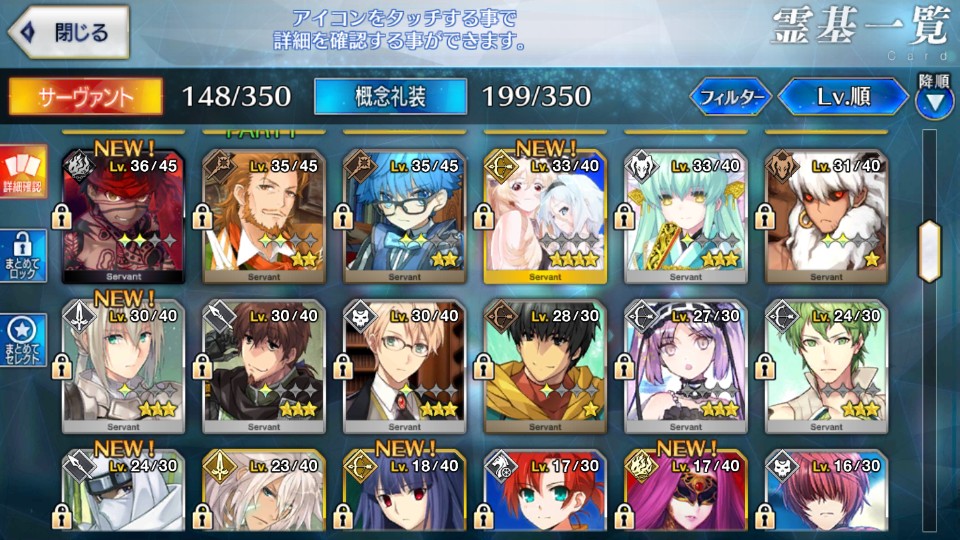Open the mint-haired Lv. 33/40 servant
Image resolution: width=960 pixels, height=540 pixels.
pyautogui.click(x=685, y=214)
